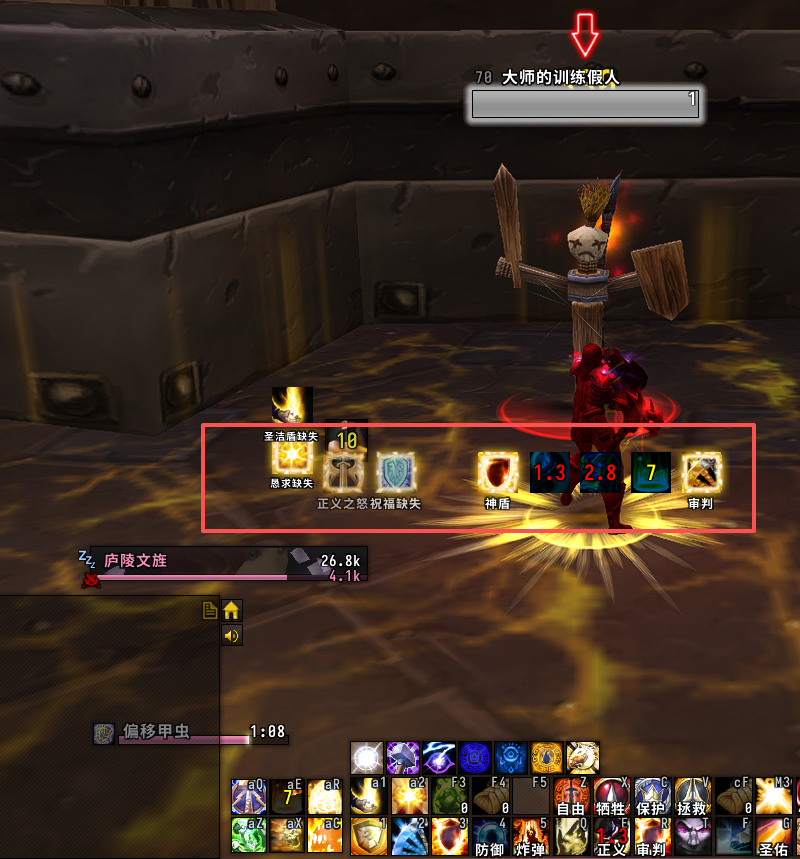
Task: Click the glowing 审判 hammer alert icon
Action: [x=701, y=471]
